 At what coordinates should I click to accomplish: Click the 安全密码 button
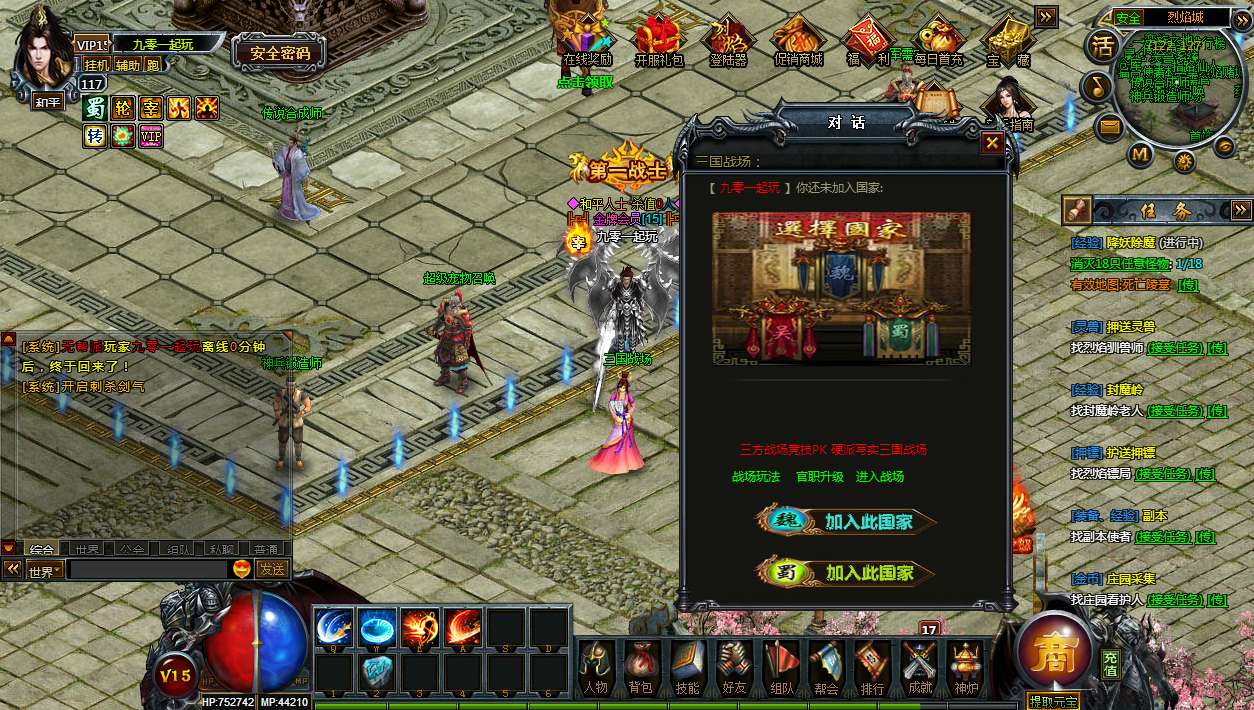coord(279,53)
